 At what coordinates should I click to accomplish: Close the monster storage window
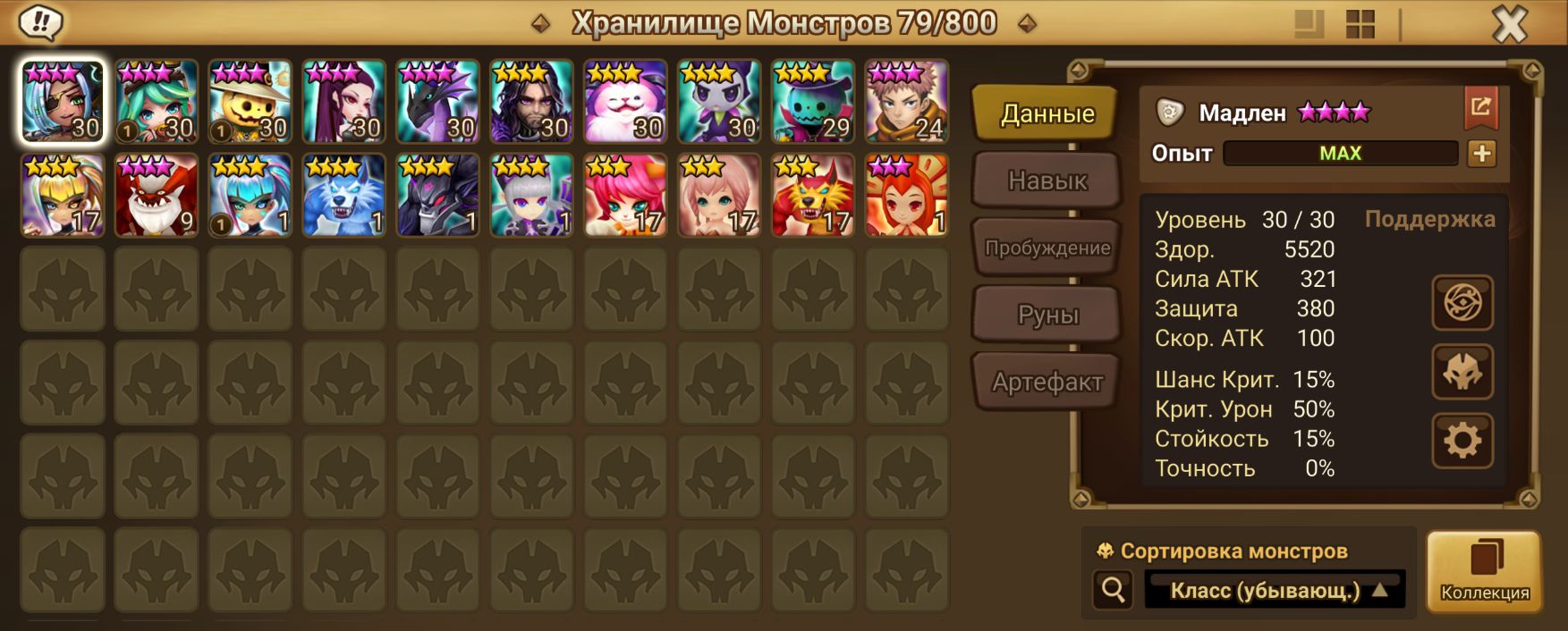(1510, 24)
